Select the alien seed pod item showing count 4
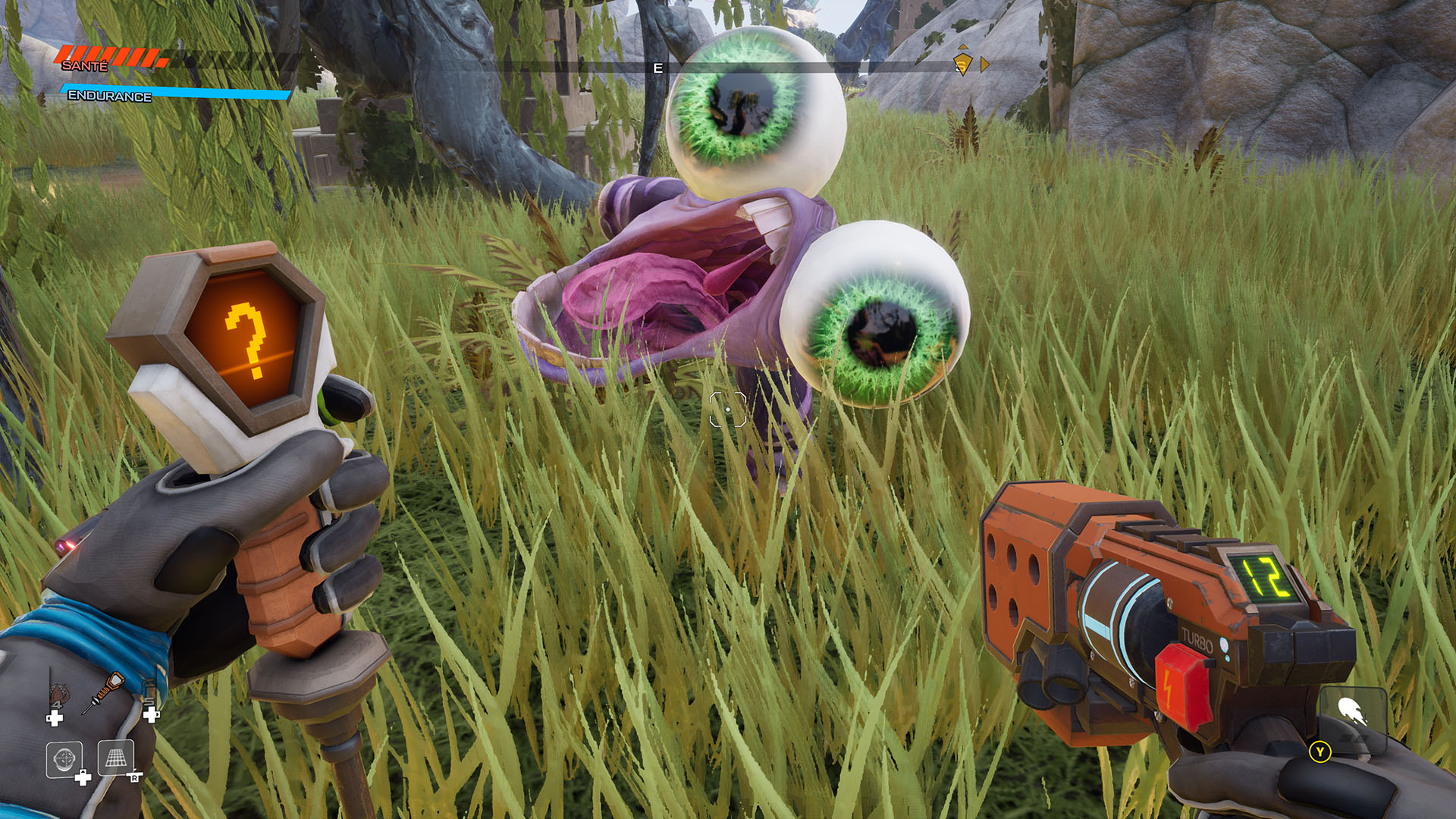1456x819 pixels. pos(58,692)
